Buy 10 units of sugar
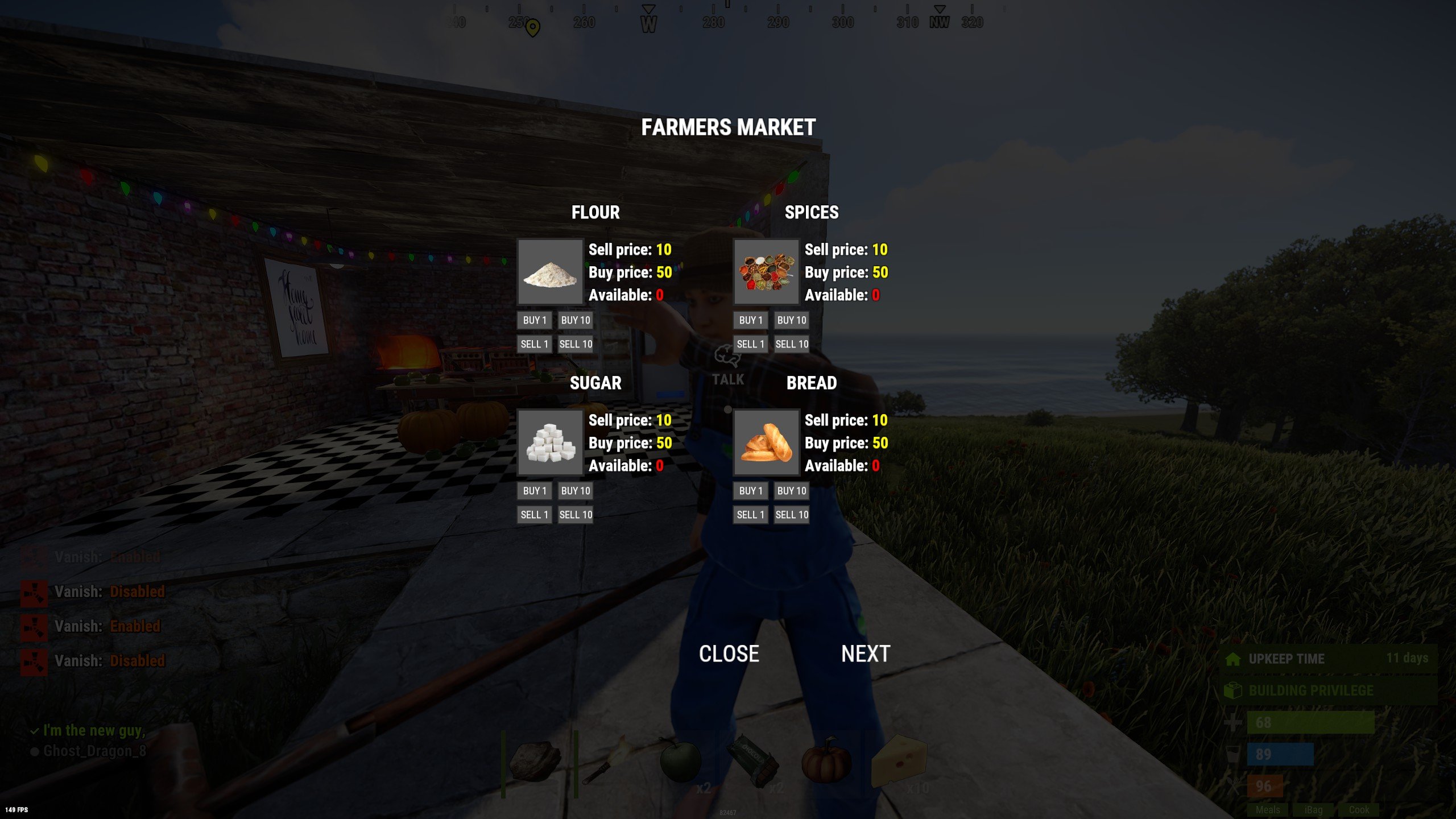The height and width of the screenshot is (819, 1456). tap(575, 490)
